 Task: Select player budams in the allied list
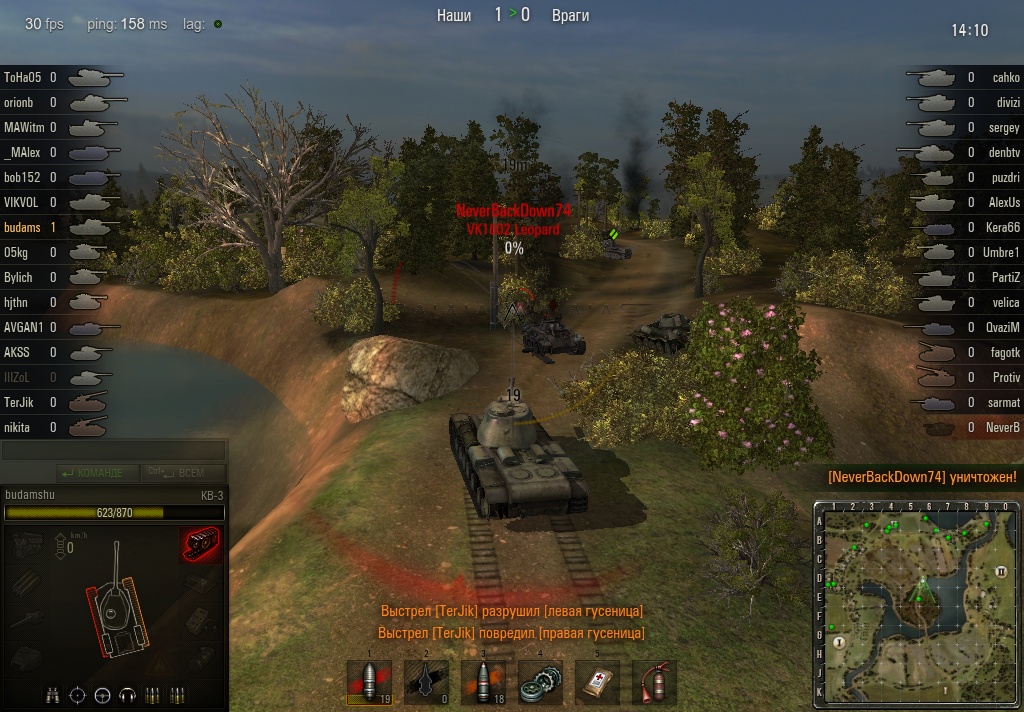20,227
